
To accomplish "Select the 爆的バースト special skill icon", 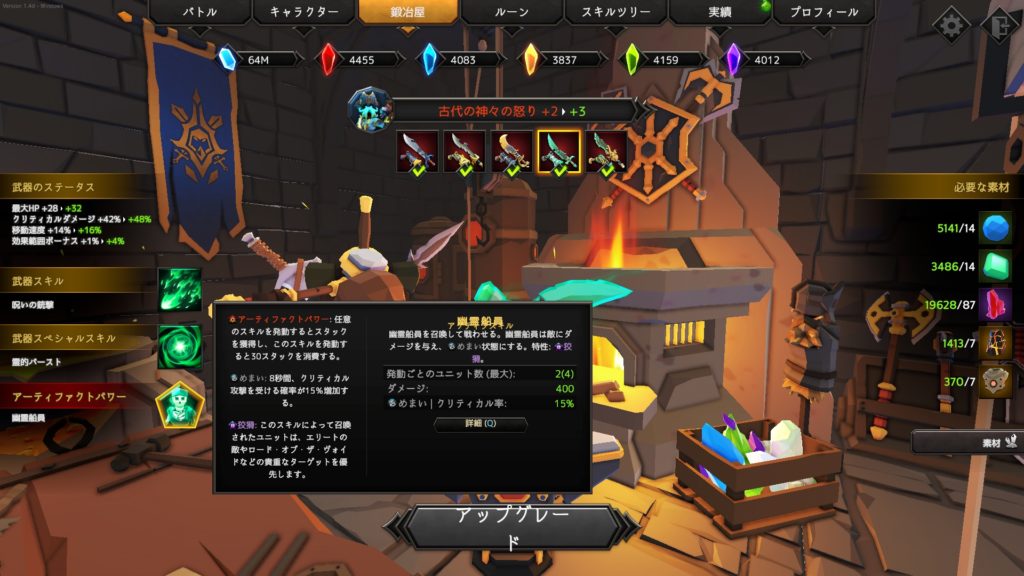I will pyautogui.click(x=180, y=346).
